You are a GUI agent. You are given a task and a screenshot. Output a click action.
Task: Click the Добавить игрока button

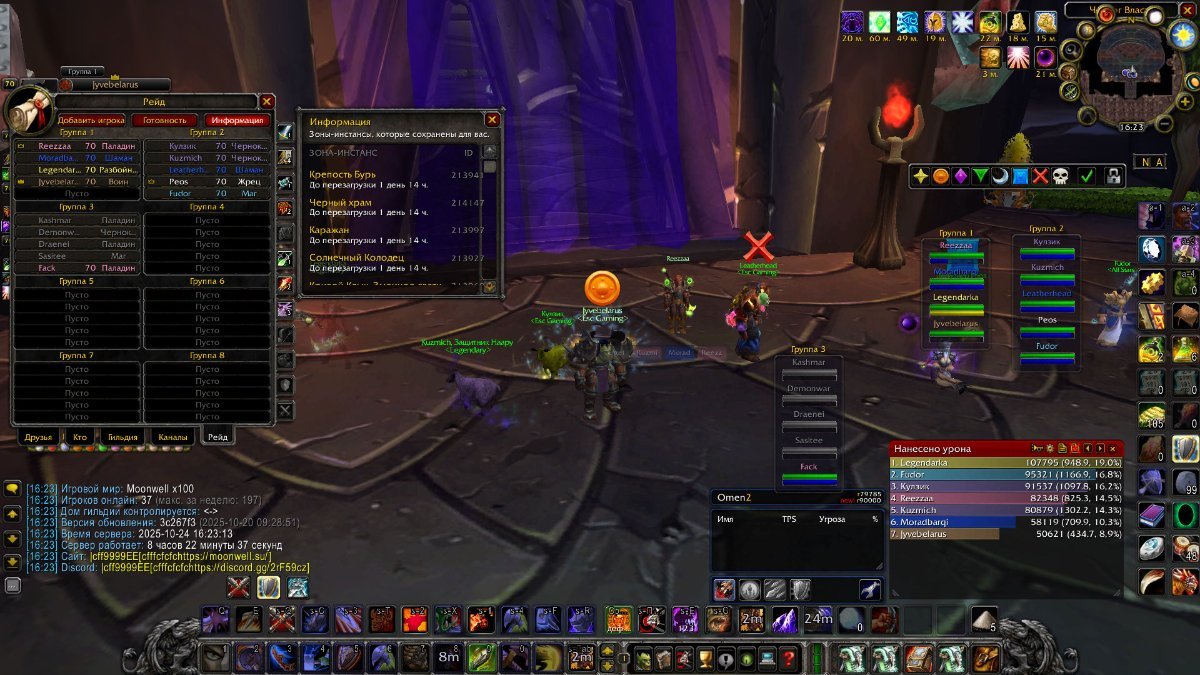pos(91,120)
